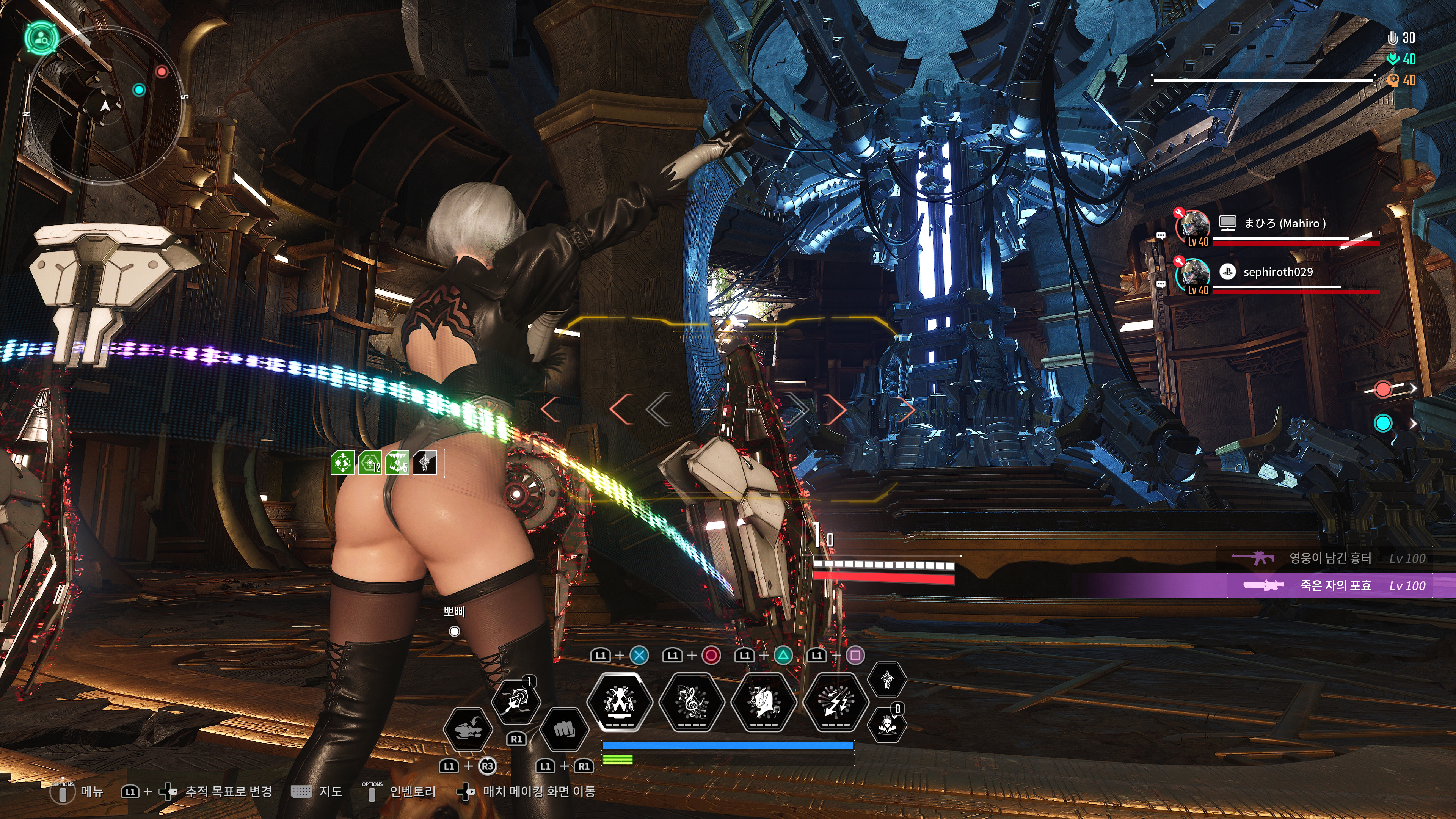Click the ammo resource icon showing 30
Screen dimensions: 1456x819
1393,38
